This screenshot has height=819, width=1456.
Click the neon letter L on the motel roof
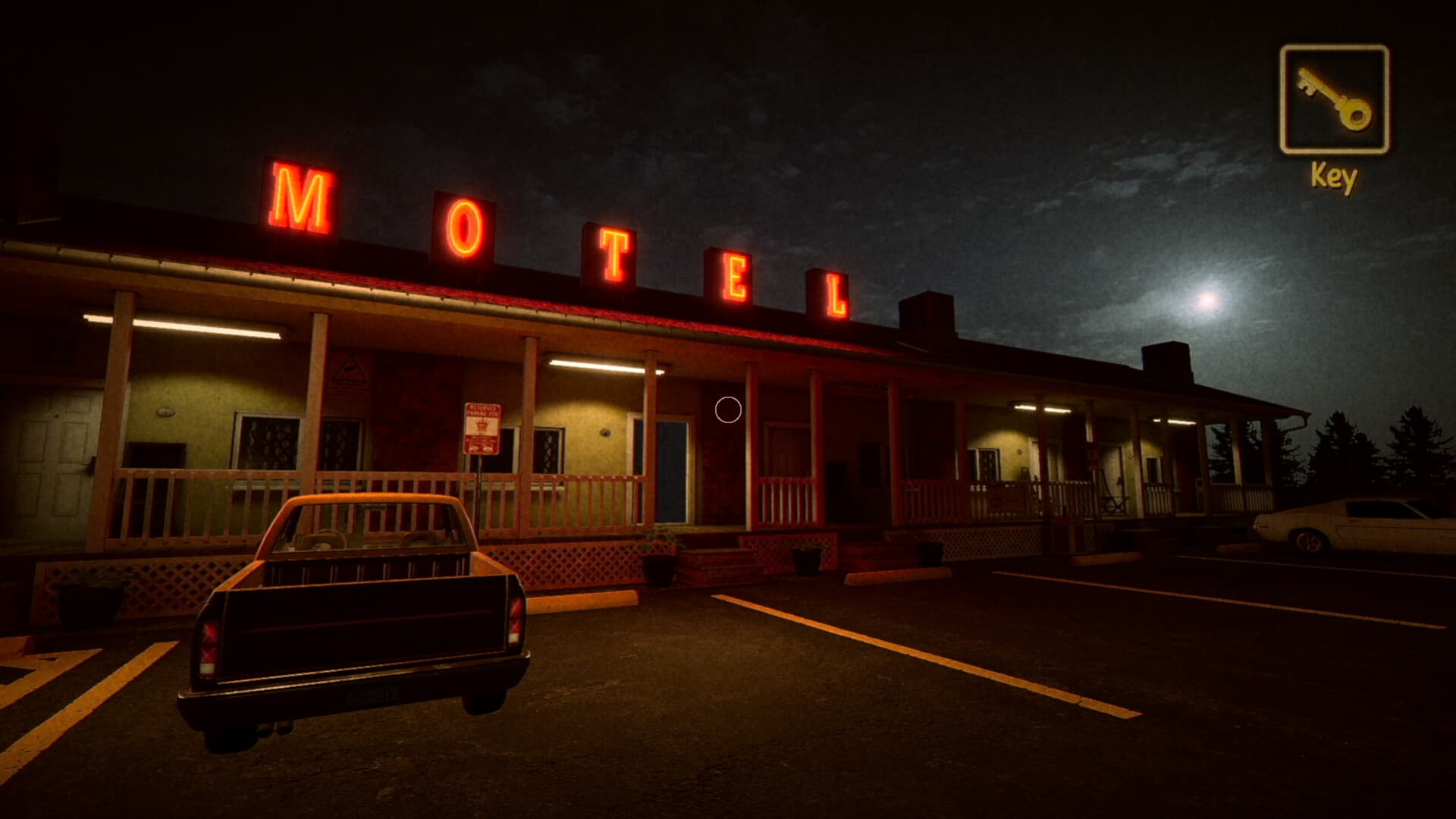[x=834, y=296]
